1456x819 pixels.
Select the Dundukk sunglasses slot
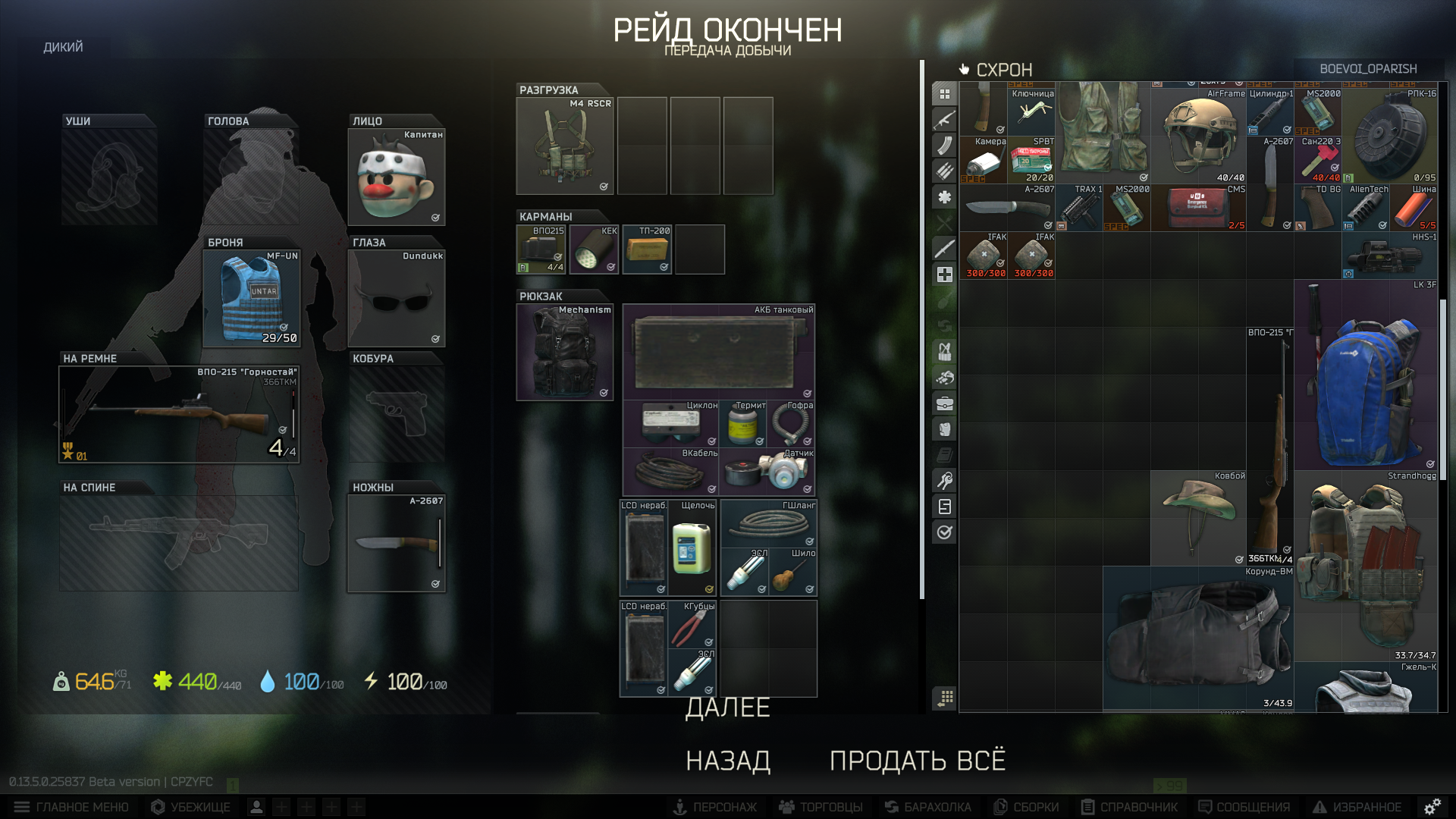(x=397, y=299)
